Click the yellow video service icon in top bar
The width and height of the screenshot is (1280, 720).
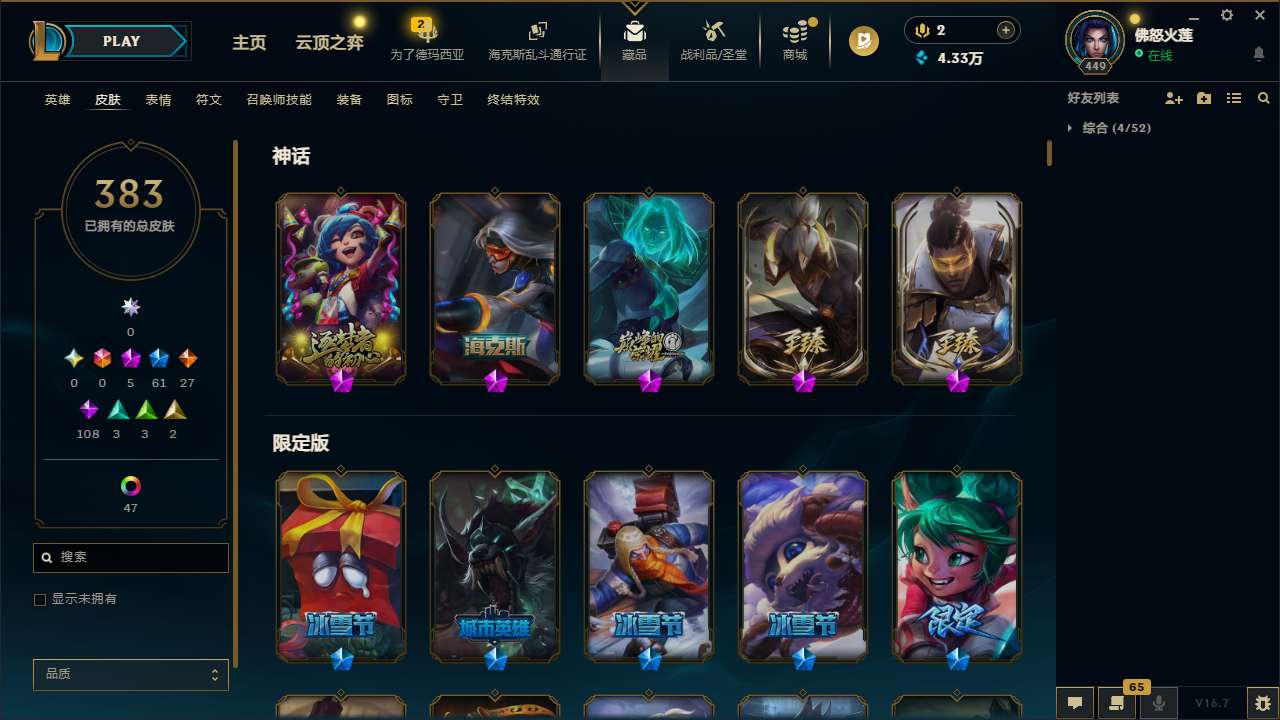tap(862, 41)
